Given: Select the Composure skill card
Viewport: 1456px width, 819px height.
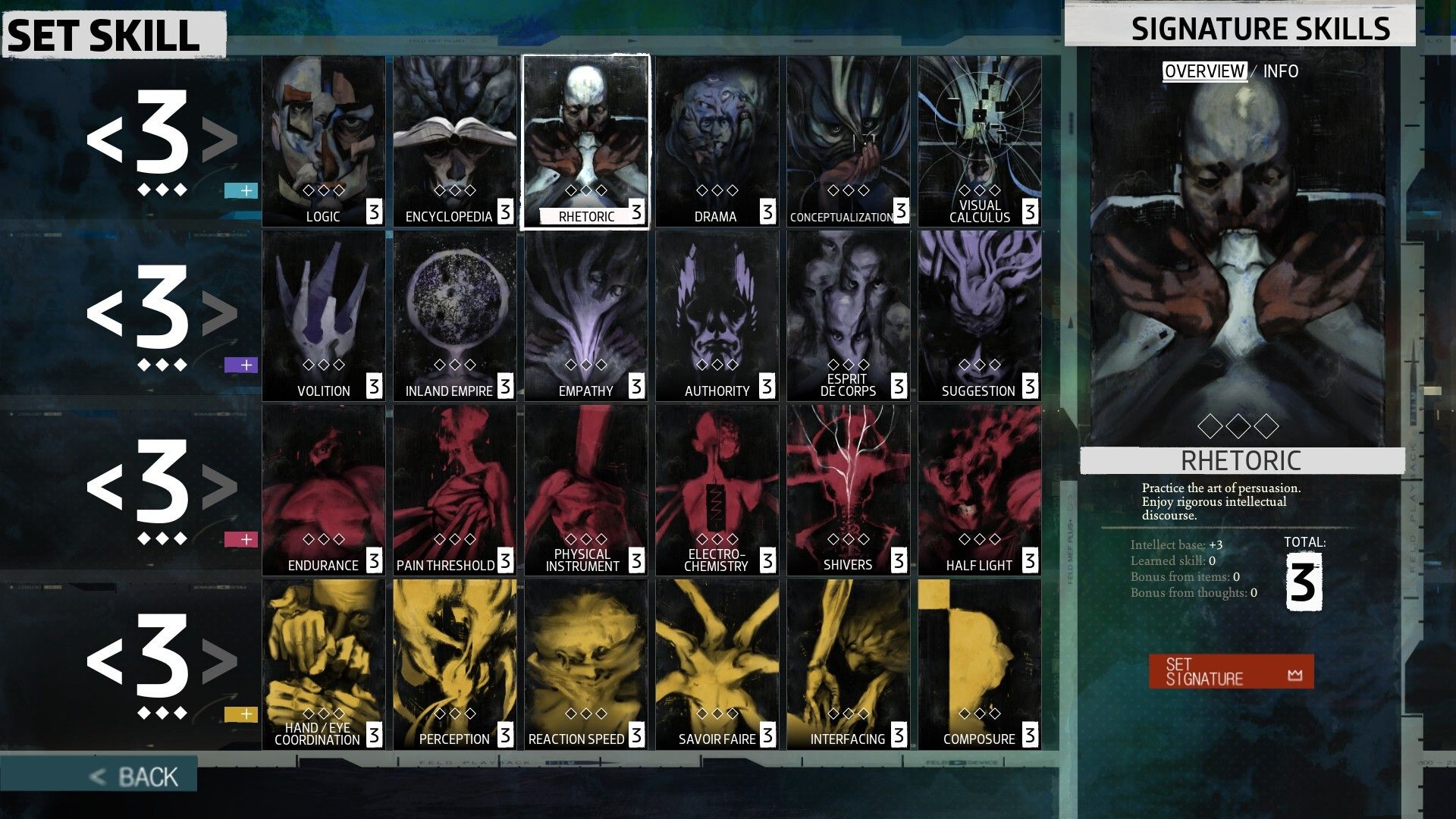Looking at the screenshot, I should (x=979, y=664).
